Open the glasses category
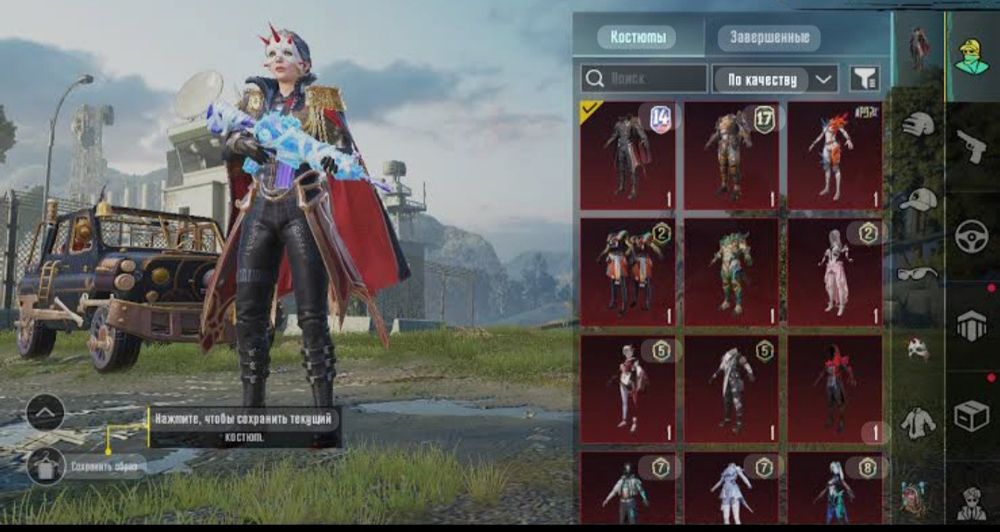 [x=917, y=273]
